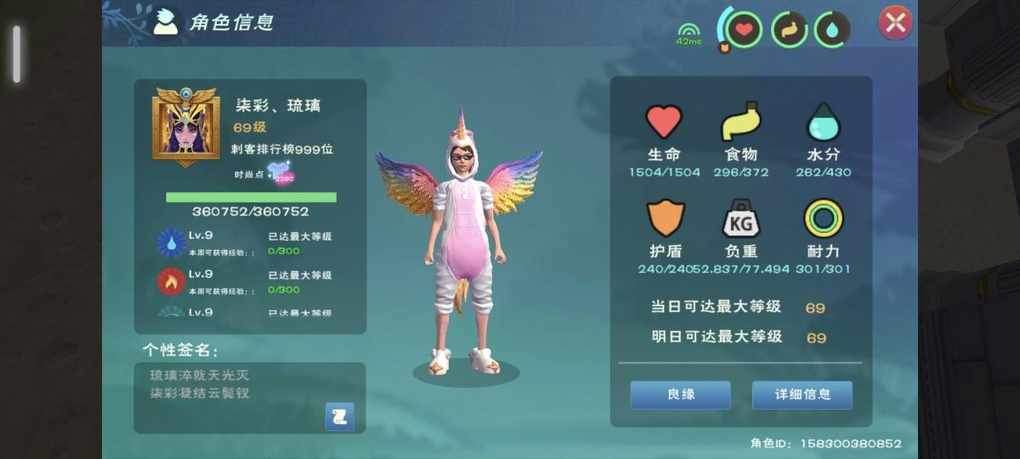Image resolution: width=1020 pixels, height=459 pixels.
Task: Select the red fire Lv.9 mastery icon
Action: point(171,281)
